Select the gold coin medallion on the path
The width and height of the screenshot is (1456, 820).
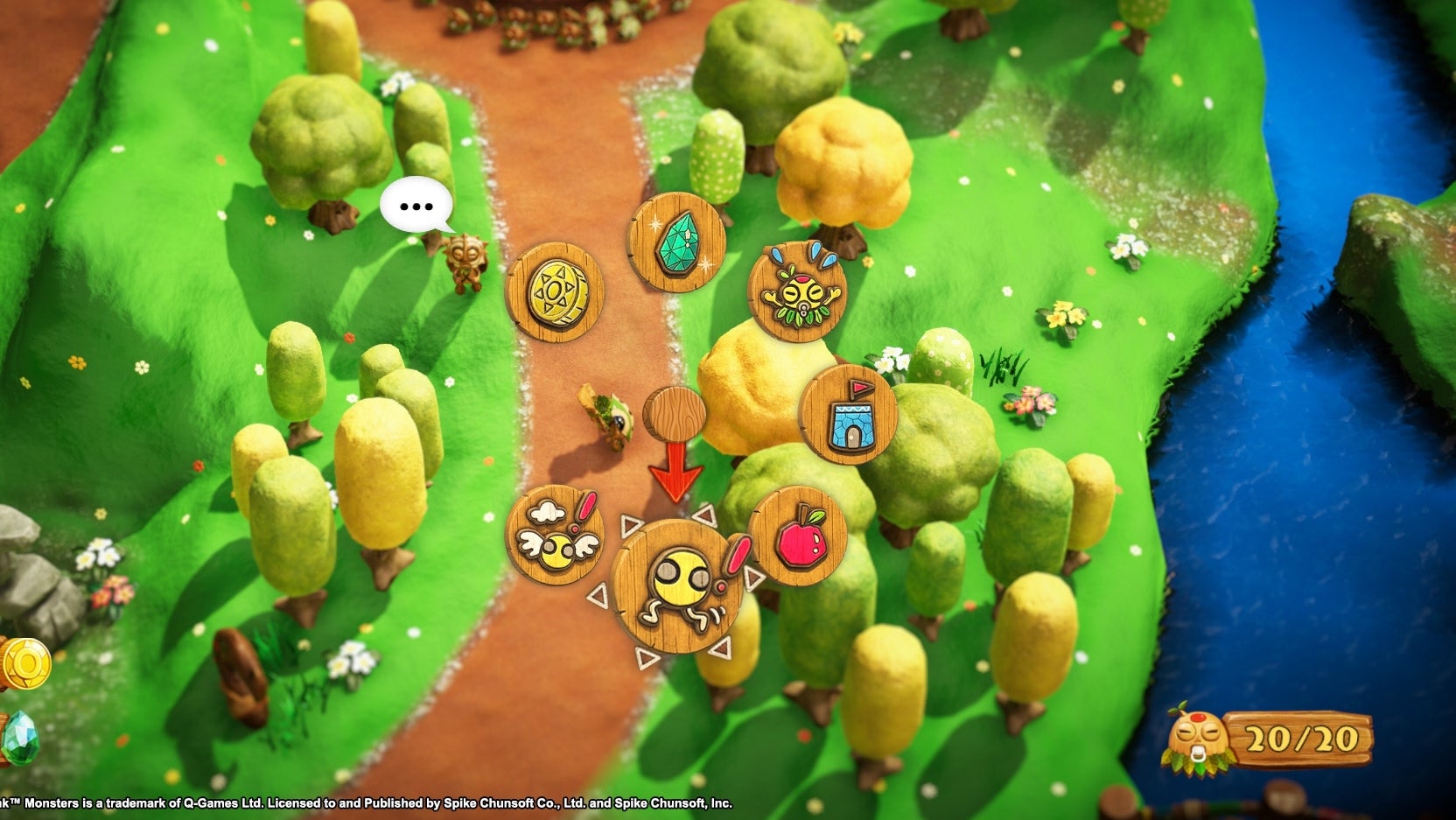558,291
